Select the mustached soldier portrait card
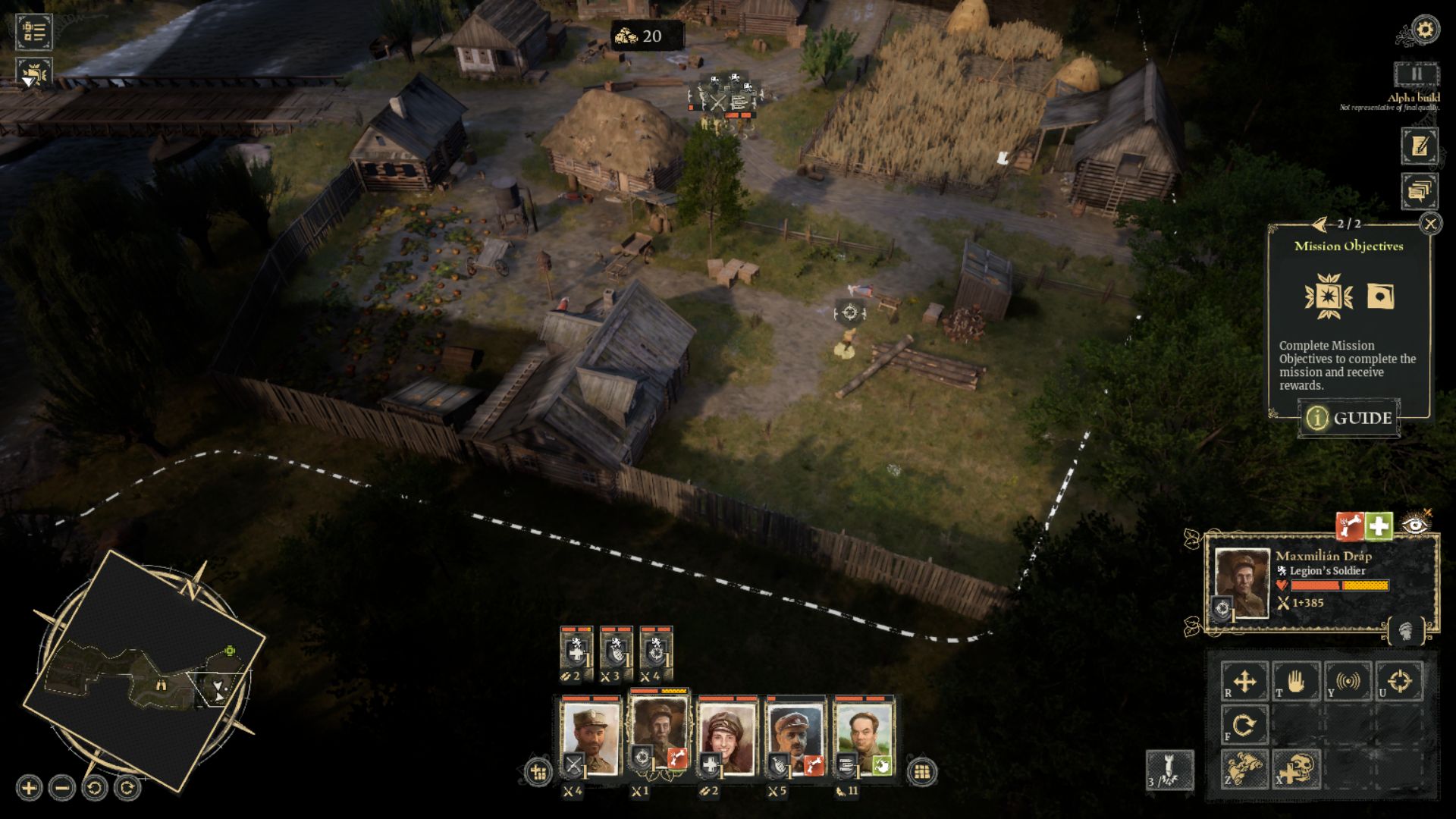 tap(795, 736)
